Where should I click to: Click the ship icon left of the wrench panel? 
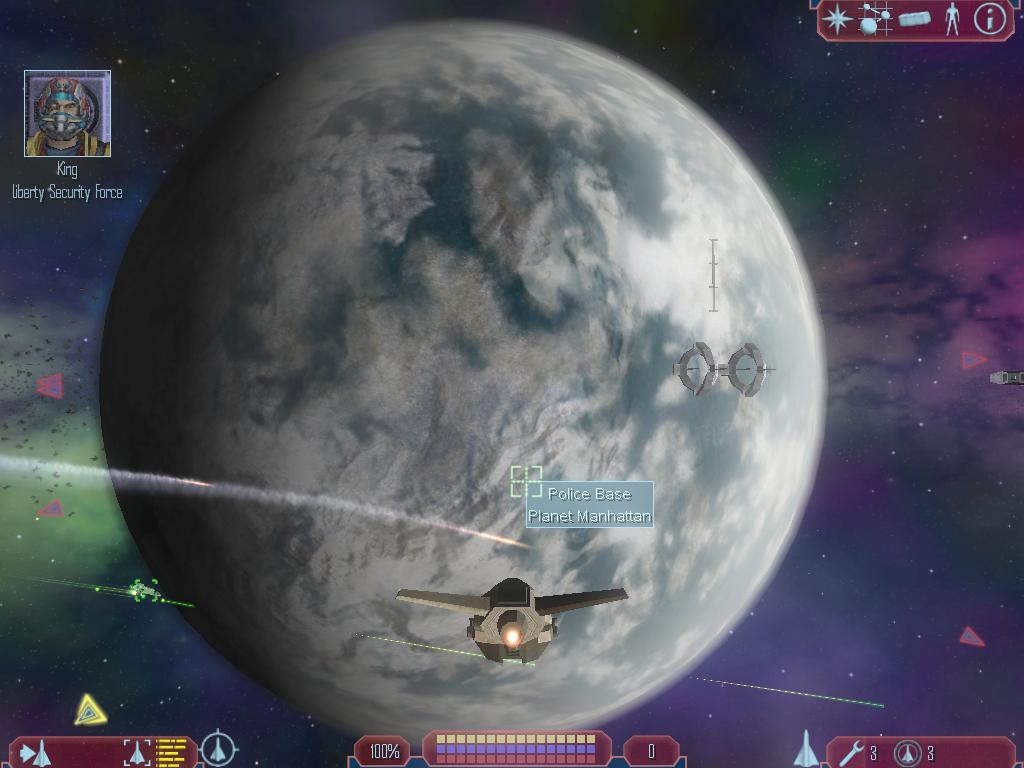click(x=806, y=749)
